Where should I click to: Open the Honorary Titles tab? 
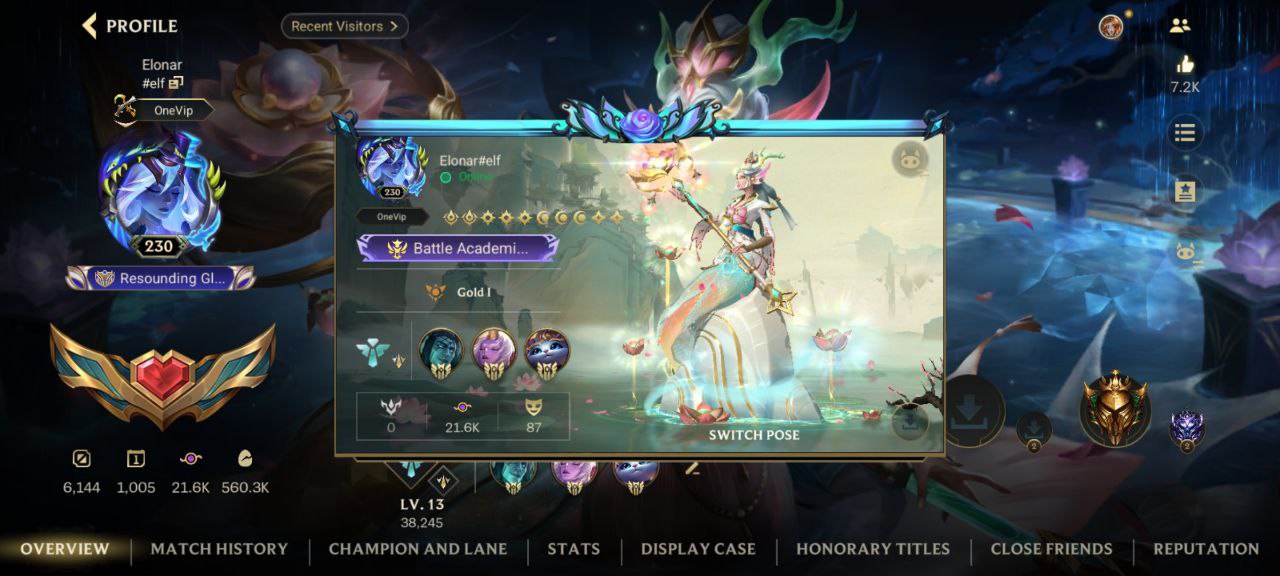coord(873,549)
